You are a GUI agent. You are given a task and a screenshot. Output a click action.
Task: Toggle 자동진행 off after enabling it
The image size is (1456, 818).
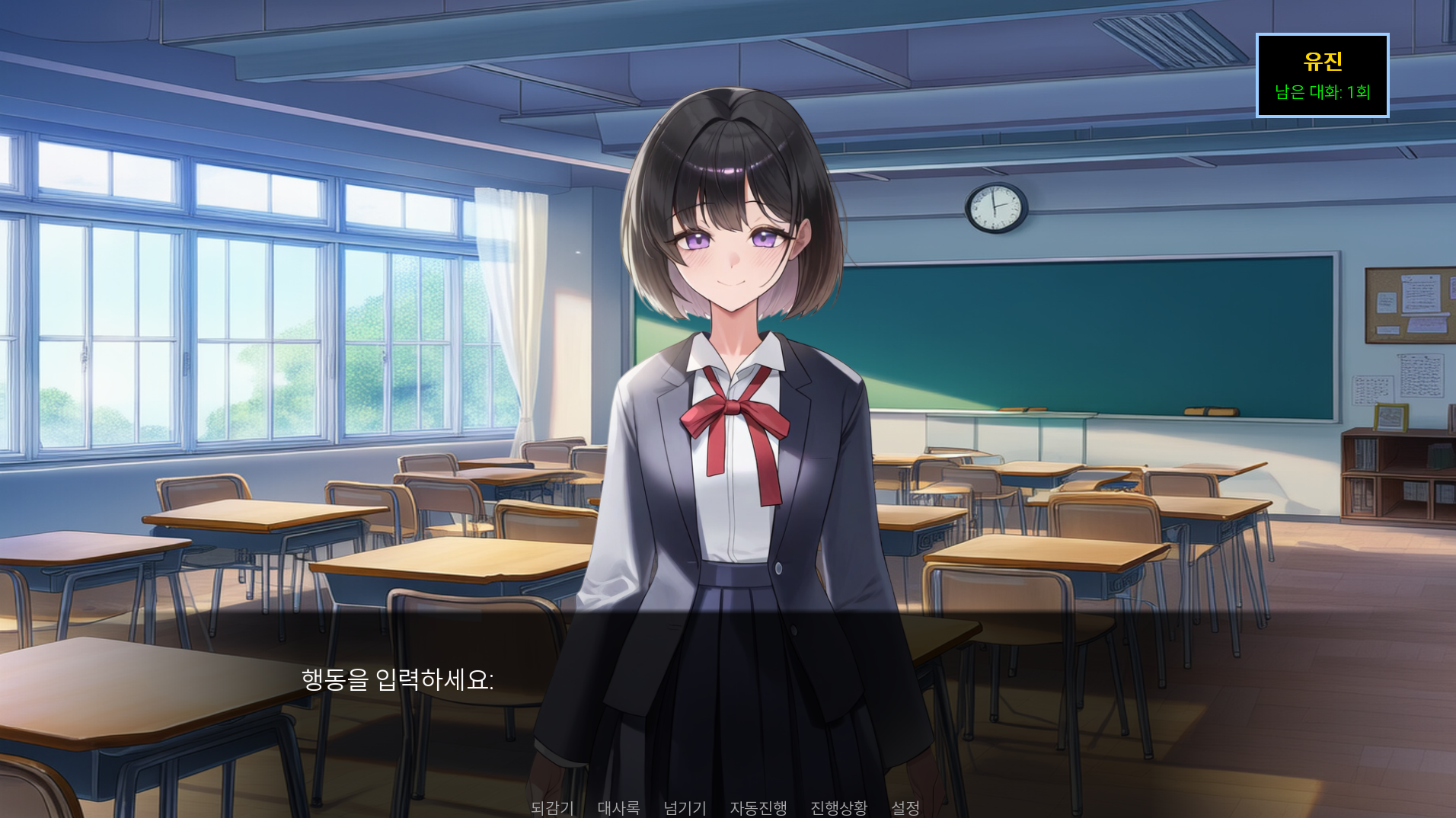pyautogui.click(x=758, y=809)
